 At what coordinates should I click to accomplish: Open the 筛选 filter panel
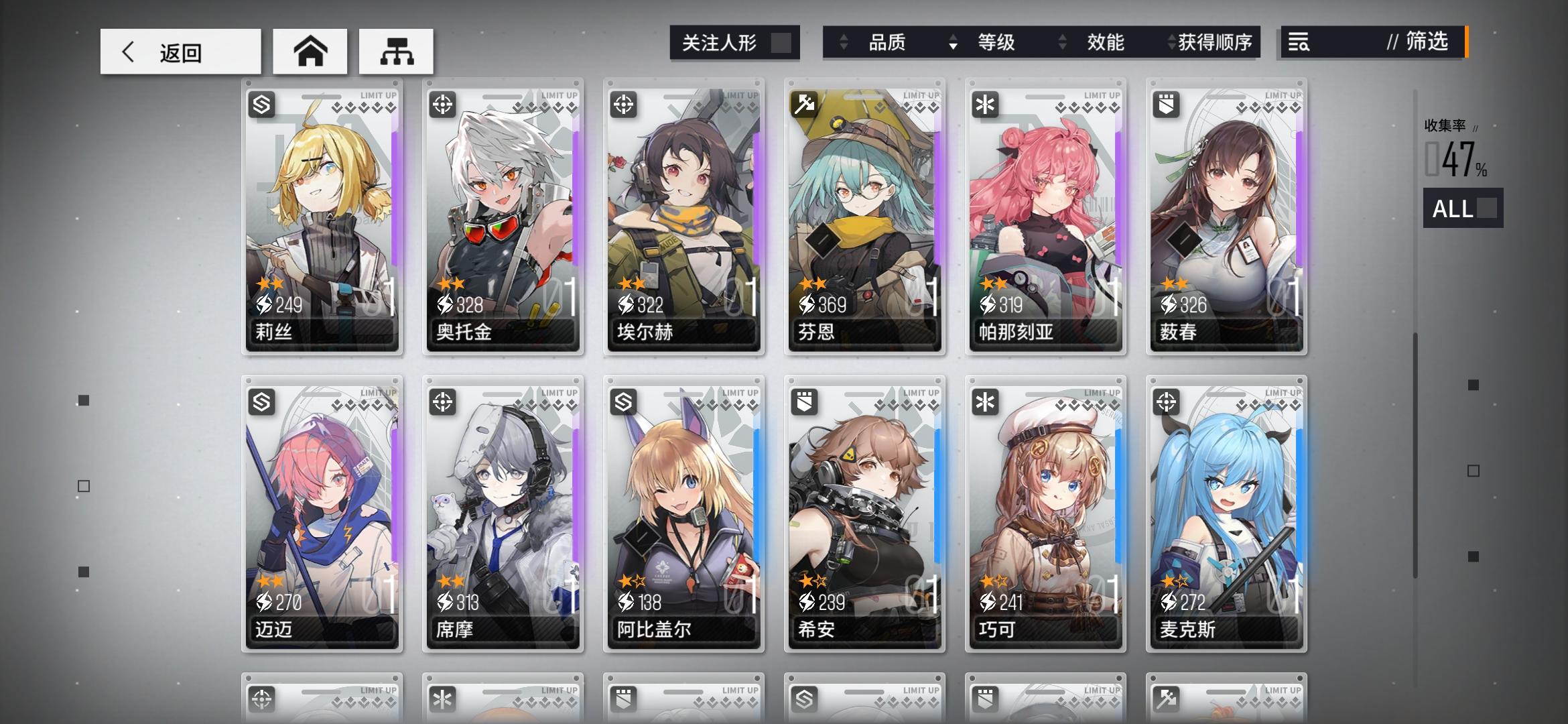(1421, 42)
